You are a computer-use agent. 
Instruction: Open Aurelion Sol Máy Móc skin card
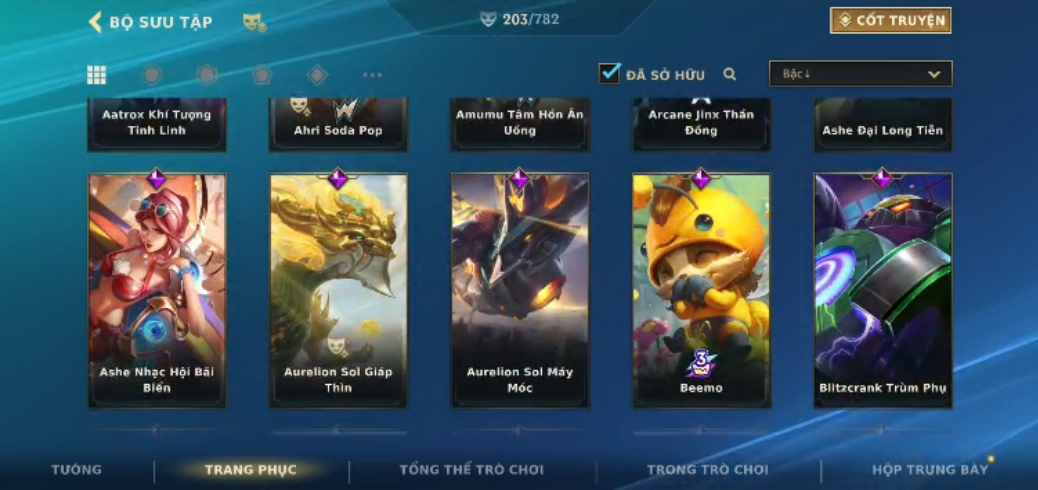click(520, 290)
